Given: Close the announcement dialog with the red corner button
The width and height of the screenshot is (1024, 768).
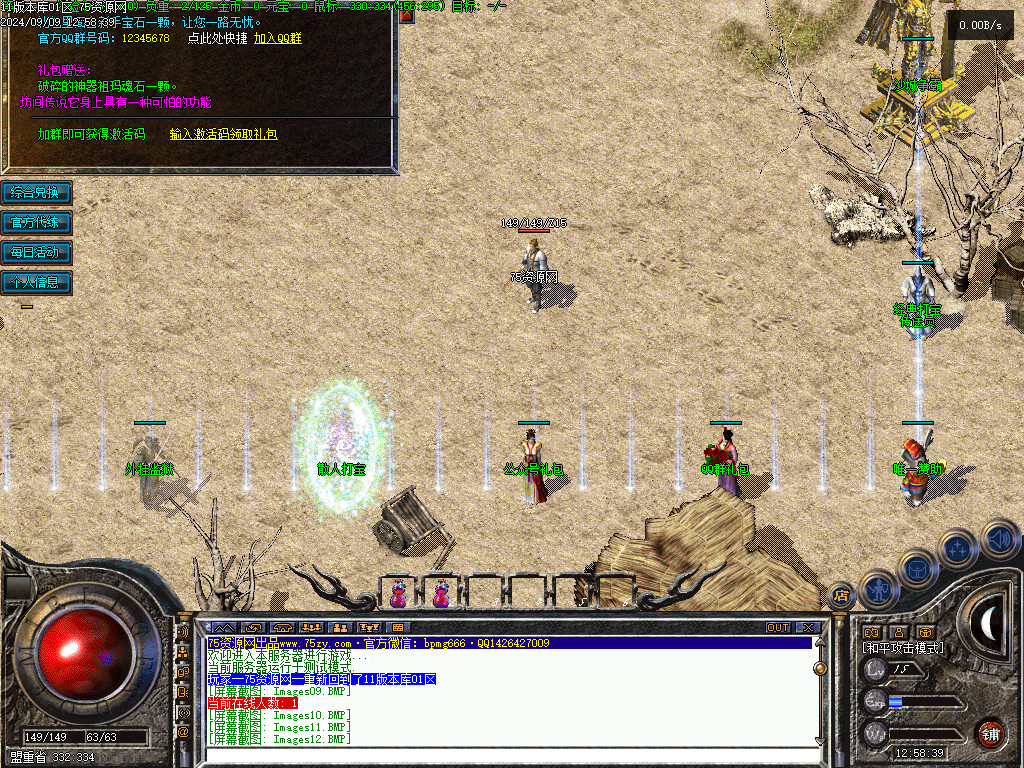Looking at the screenshot, I should point(407,16).
